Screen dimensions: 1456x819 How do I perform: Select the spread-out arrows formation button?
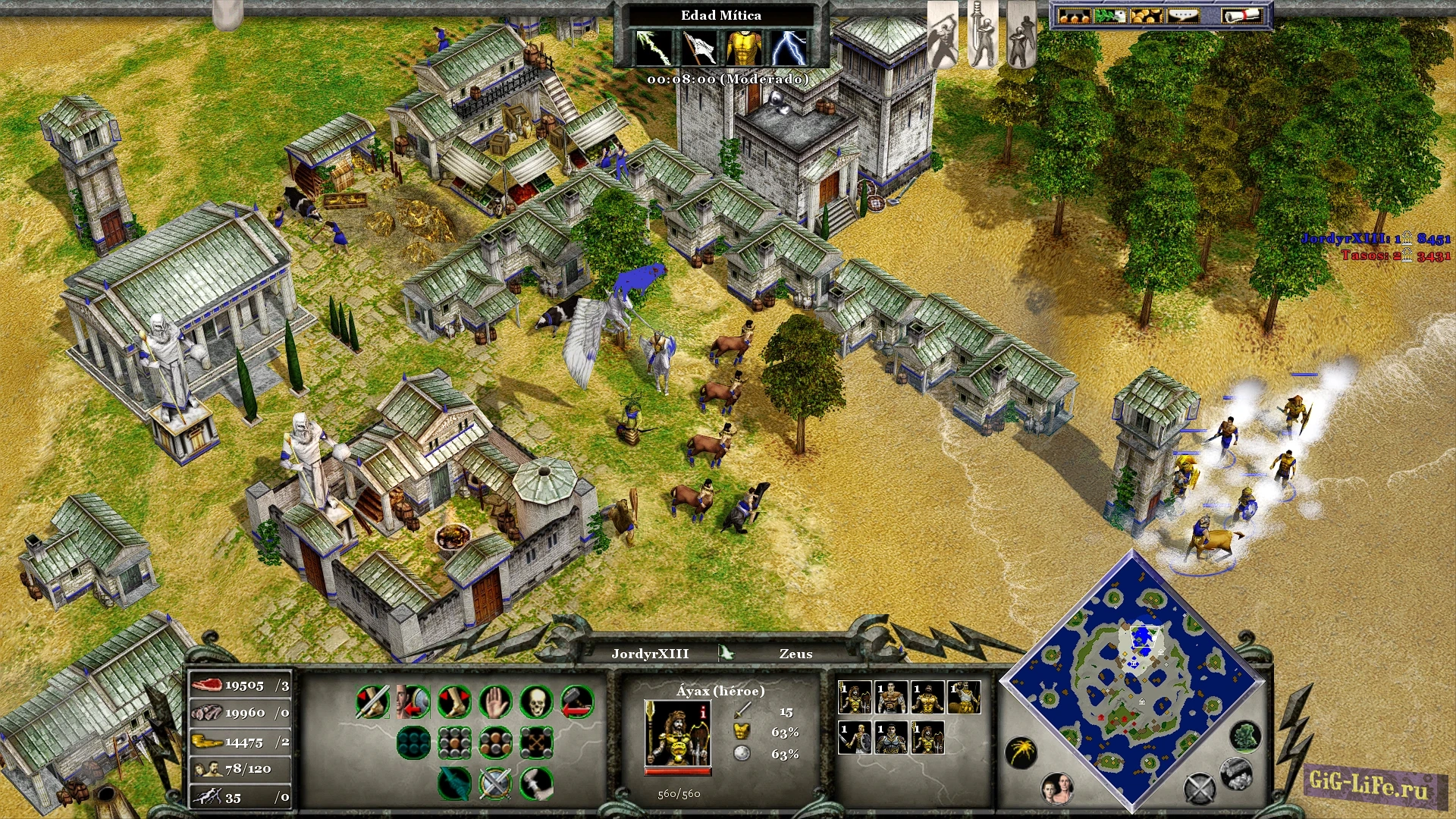pyautogui.click(x=536, y=743)
